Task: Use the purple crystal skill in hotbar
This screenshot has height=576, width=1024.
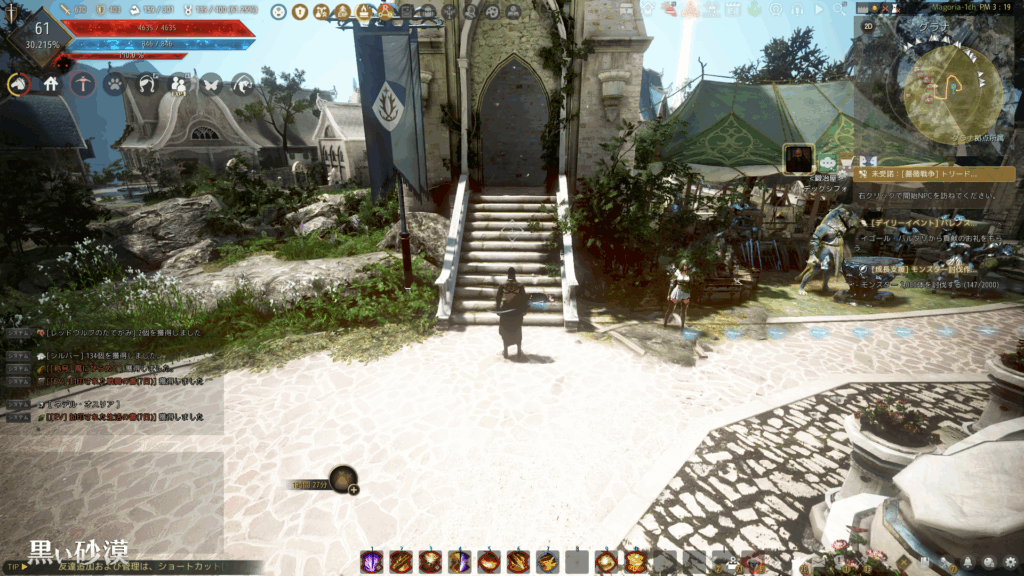Action: click(x=371, y=561)
